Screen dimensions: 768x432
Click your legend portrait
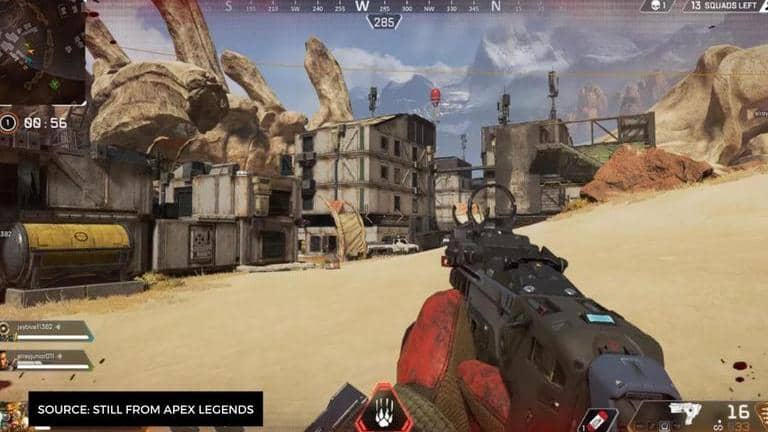click(x=14, y=414)
